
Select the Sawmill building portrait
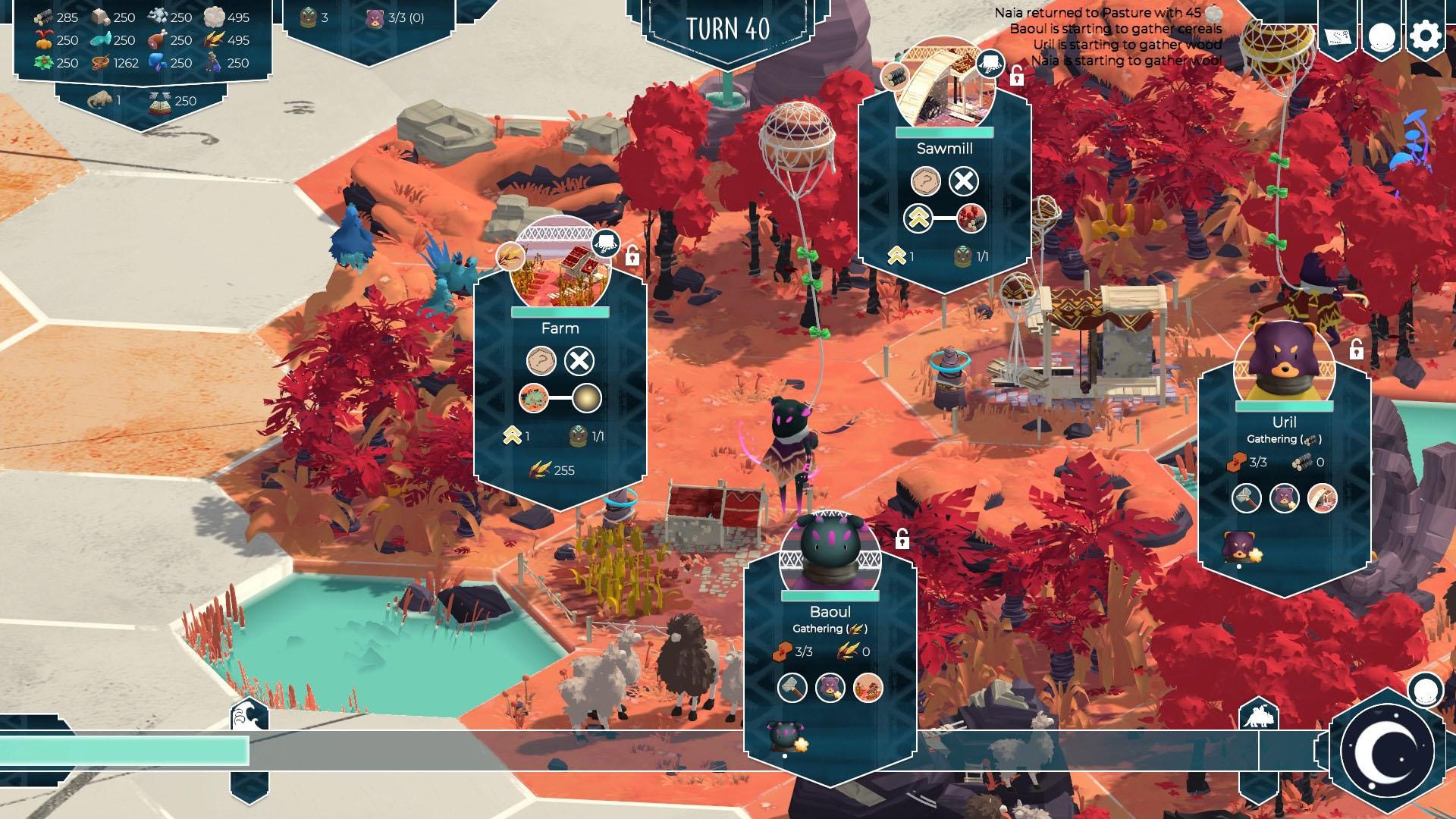tap(944, 87)
